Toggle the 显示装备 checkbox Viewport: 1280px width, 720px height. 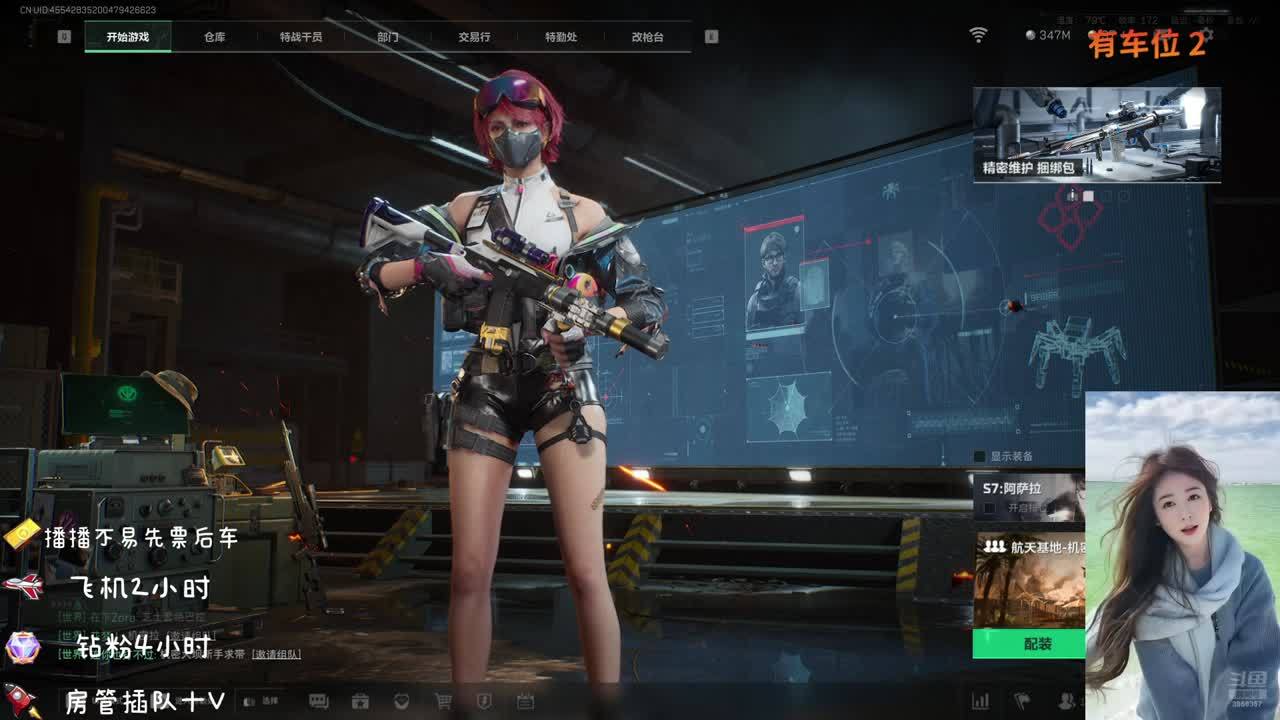pos(980,457)
